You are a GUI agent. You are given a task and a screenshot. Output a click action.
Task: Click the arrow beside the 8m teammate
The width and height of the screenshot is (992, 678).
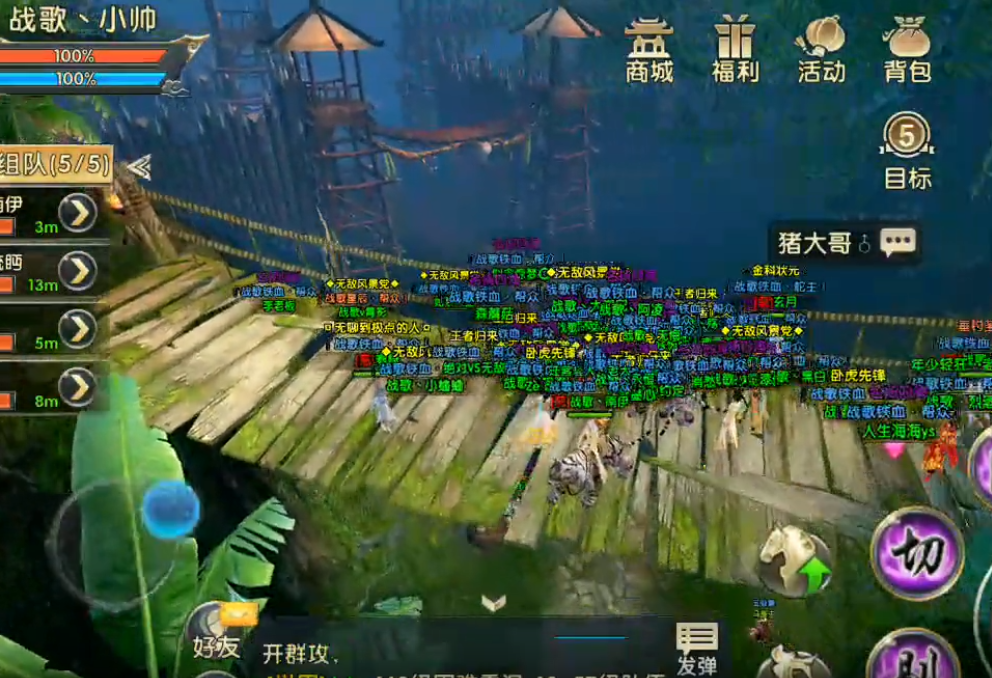pos(78,387)
